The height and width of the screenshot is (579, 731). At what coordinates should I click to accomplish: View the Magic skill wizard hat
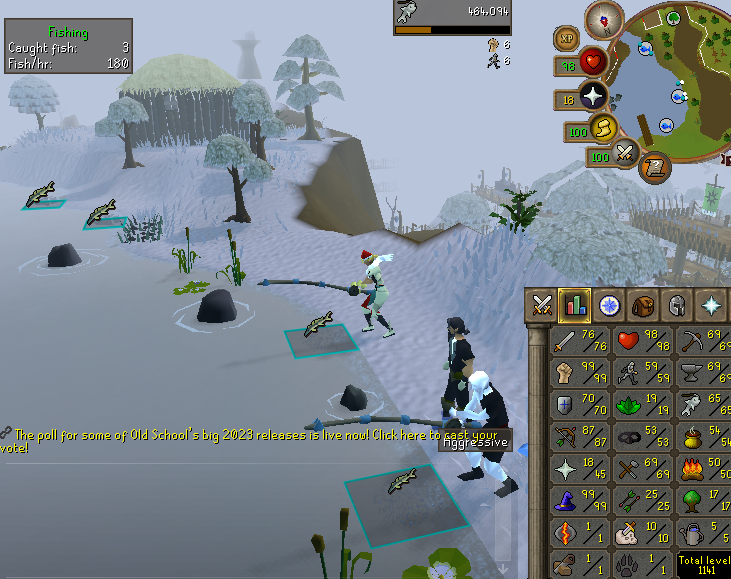pos(566,500)
